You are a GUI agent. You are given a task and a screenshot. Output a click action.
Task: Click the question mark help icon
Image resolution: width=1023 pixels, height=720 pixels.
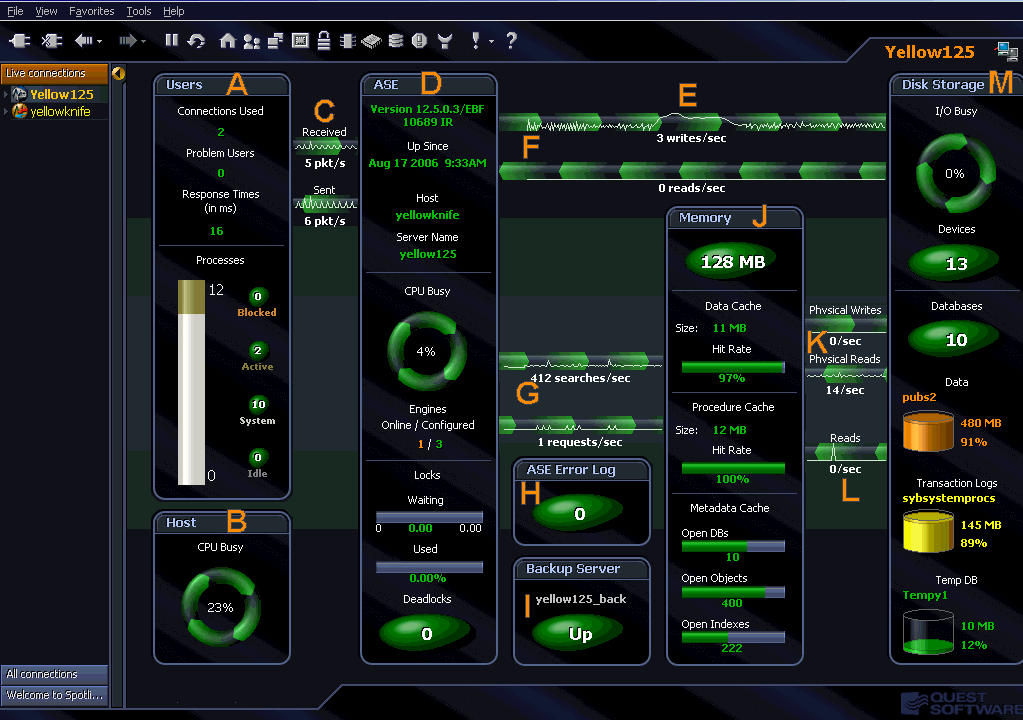511,41
